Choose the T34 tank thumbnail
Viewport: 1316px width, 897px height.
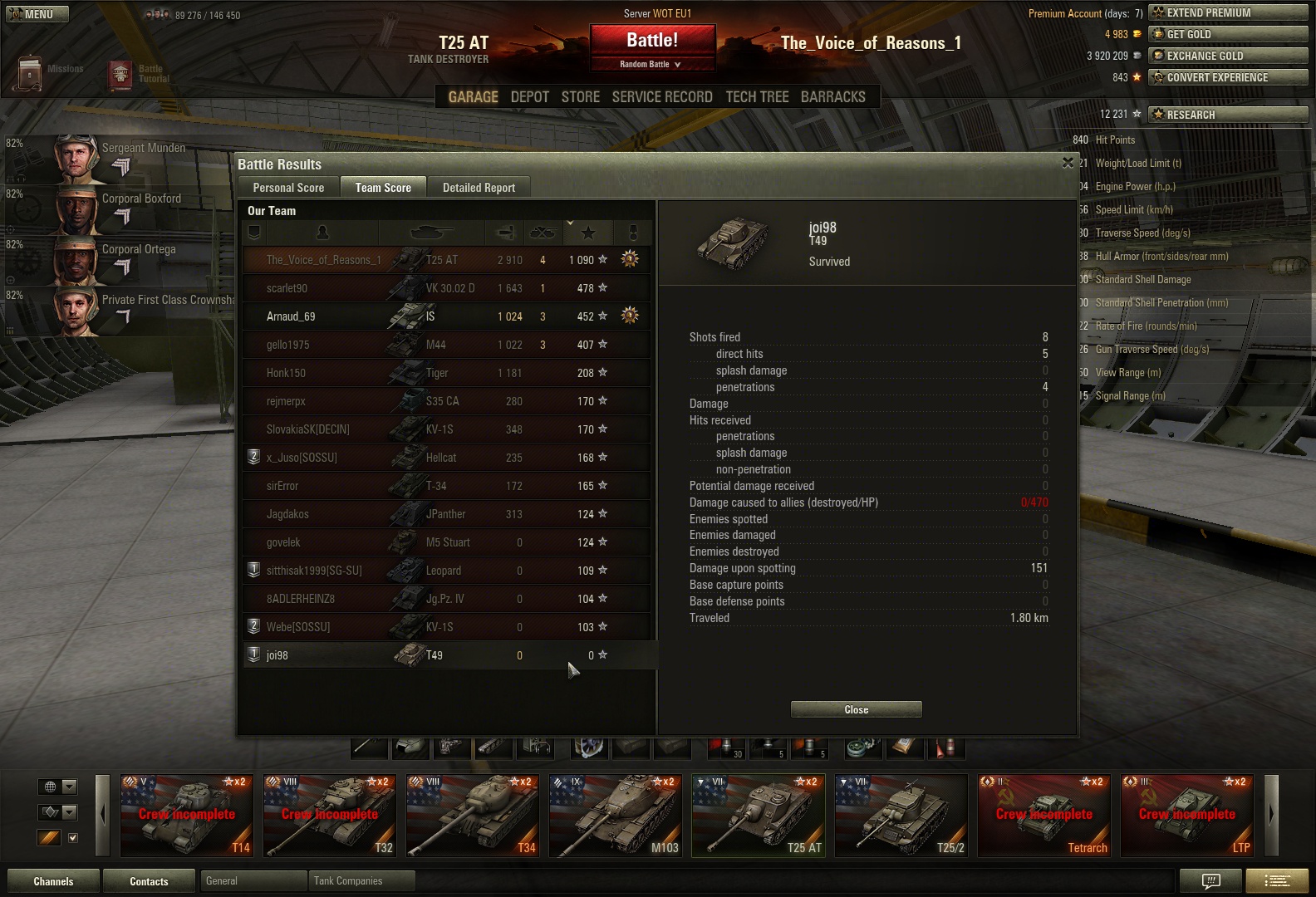pos(473,816)
